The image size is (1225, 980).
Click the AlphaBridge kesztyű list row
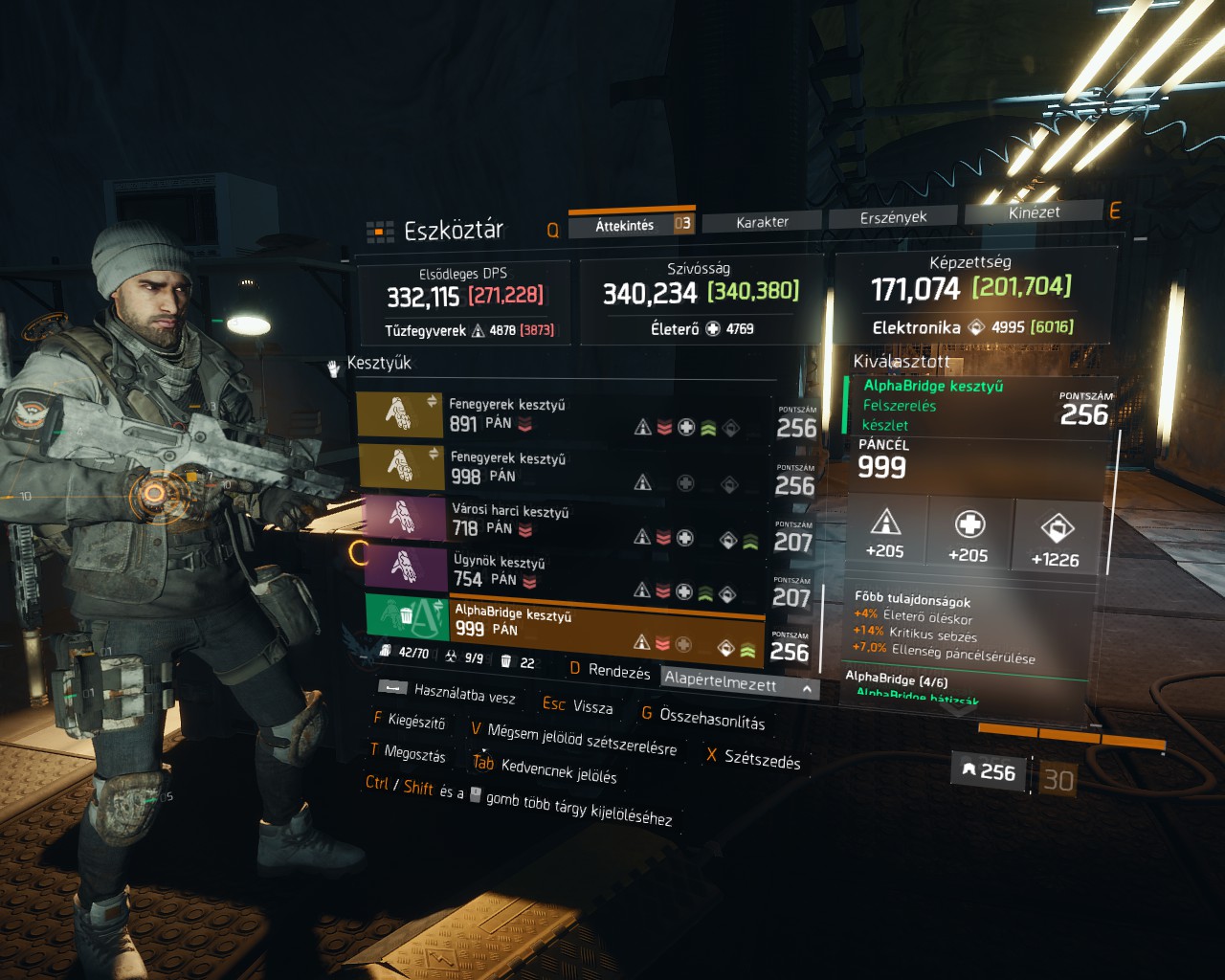coord(565,621)
